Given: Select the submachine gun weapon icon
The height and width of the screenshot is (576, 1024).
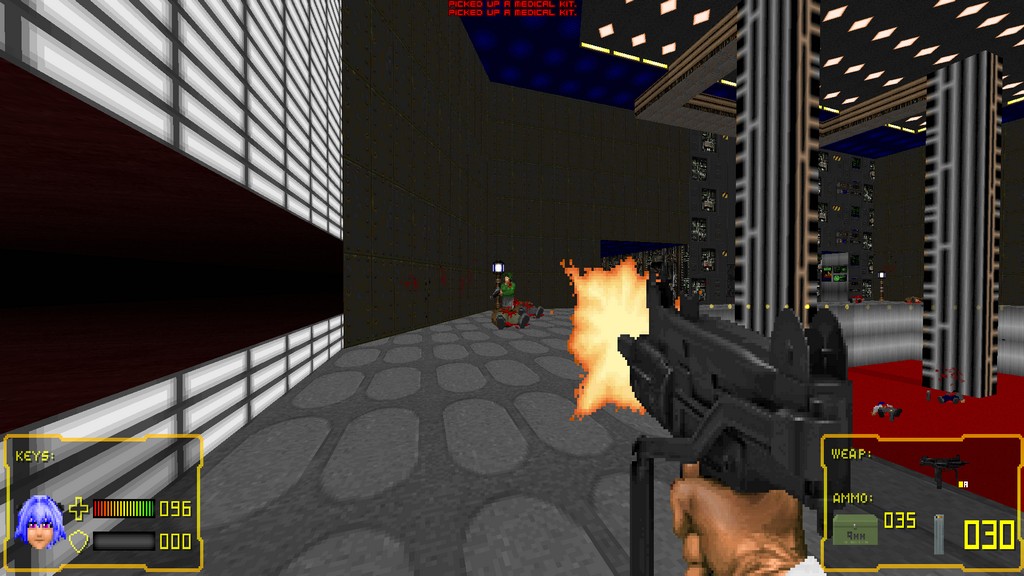Looking at the screenshot, I should click(x=940, y=468).
